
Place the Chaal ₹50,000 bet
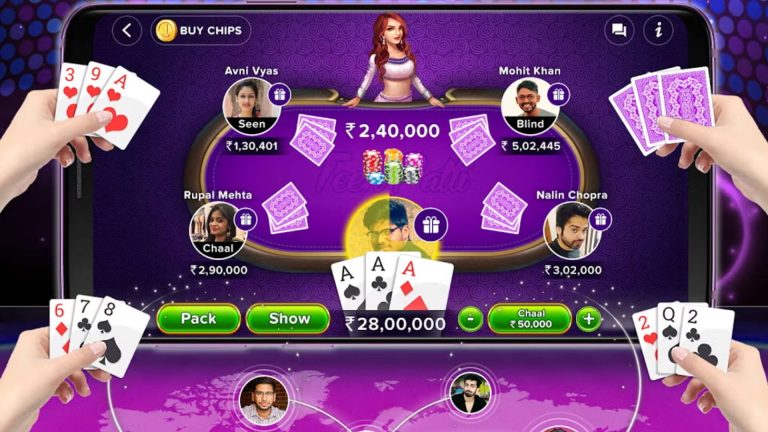click(529, 319)
